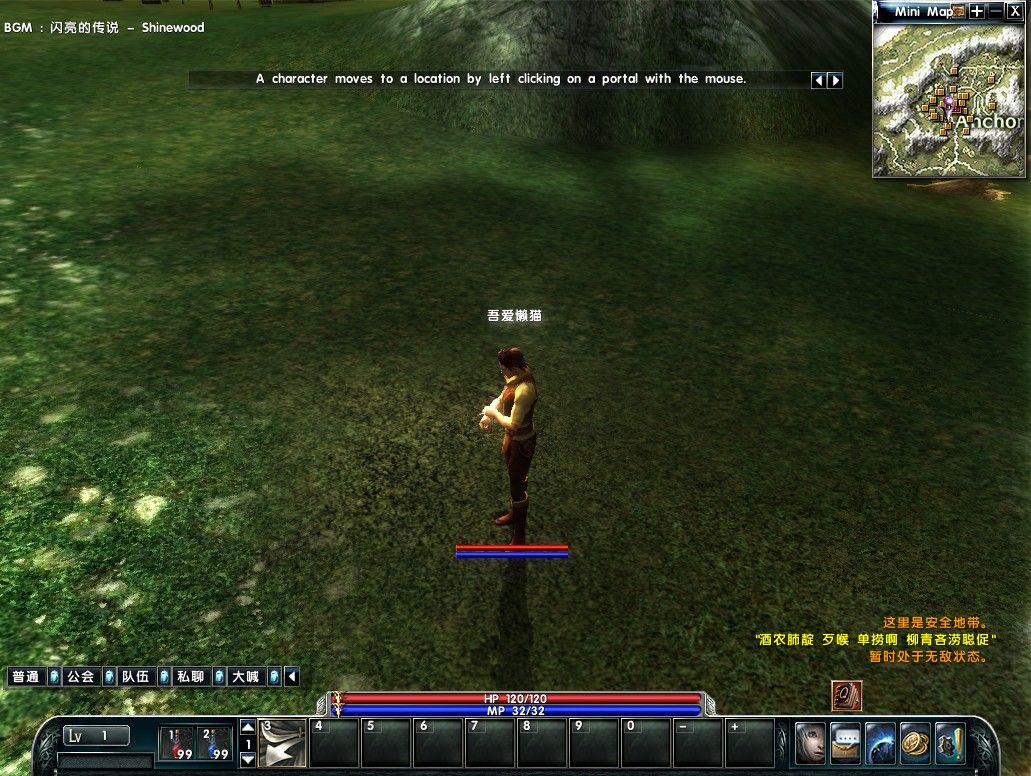Open the world map from the Mini Map header
Screen dimensions: 1031x776
coord(958,11)
